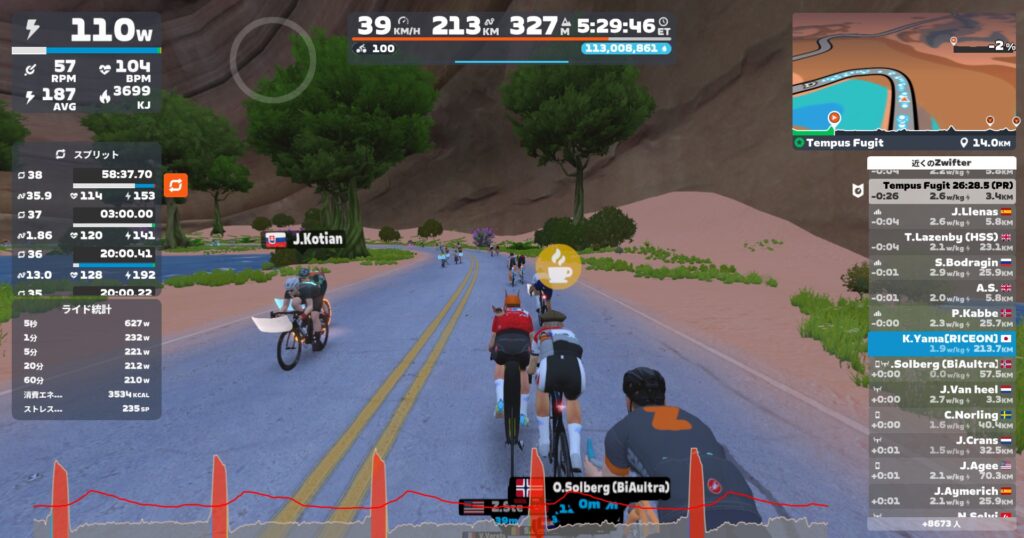Open the minimap in the corner
This screenshot has width=1024, height=538.
pyautogui.click(x=904, y=72)
